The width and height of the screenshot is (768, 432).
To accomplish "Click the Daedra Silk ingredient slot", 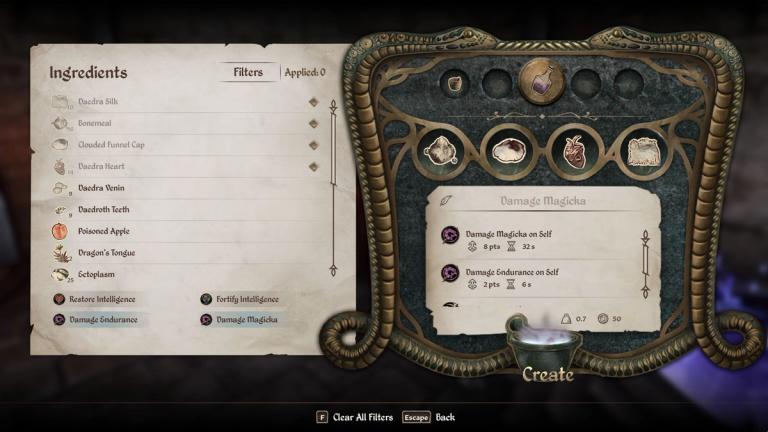I will click(644, 150).
